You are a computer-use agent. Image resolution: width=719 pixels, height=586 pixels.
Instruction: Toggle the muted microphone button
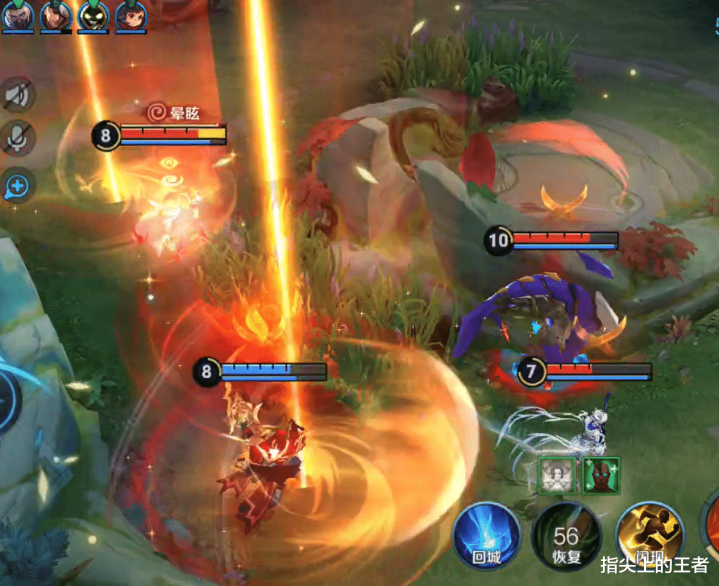coord(17,139)
